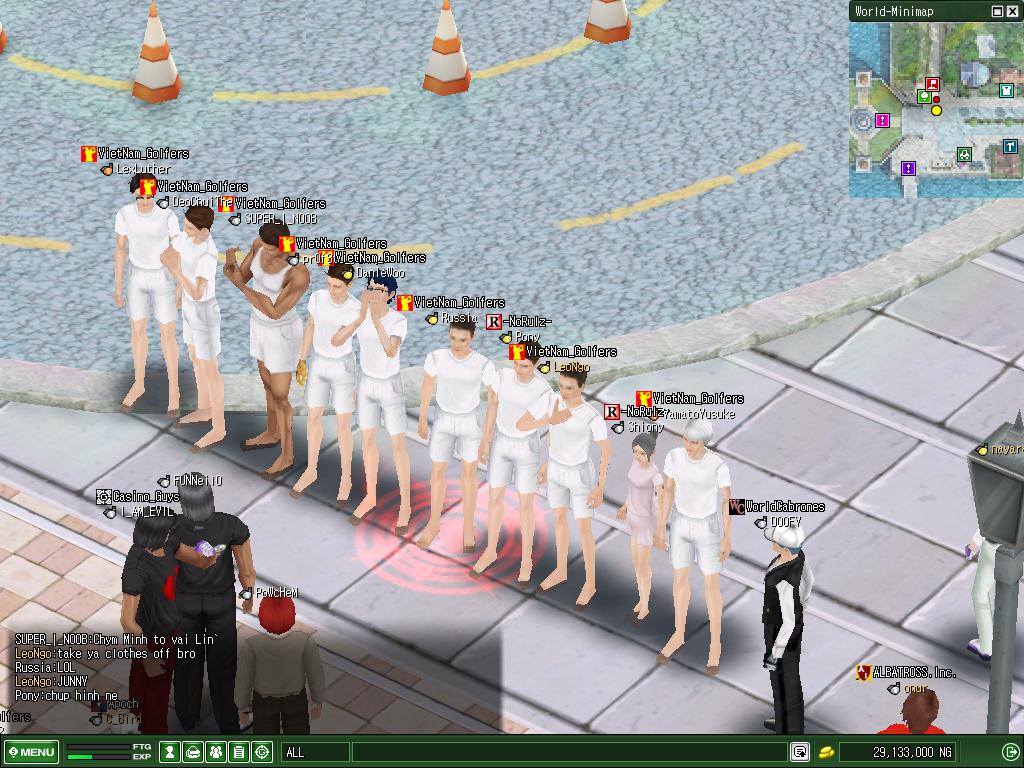Open the notepad list icon
1024x768 pixels.
coord(239,752)
